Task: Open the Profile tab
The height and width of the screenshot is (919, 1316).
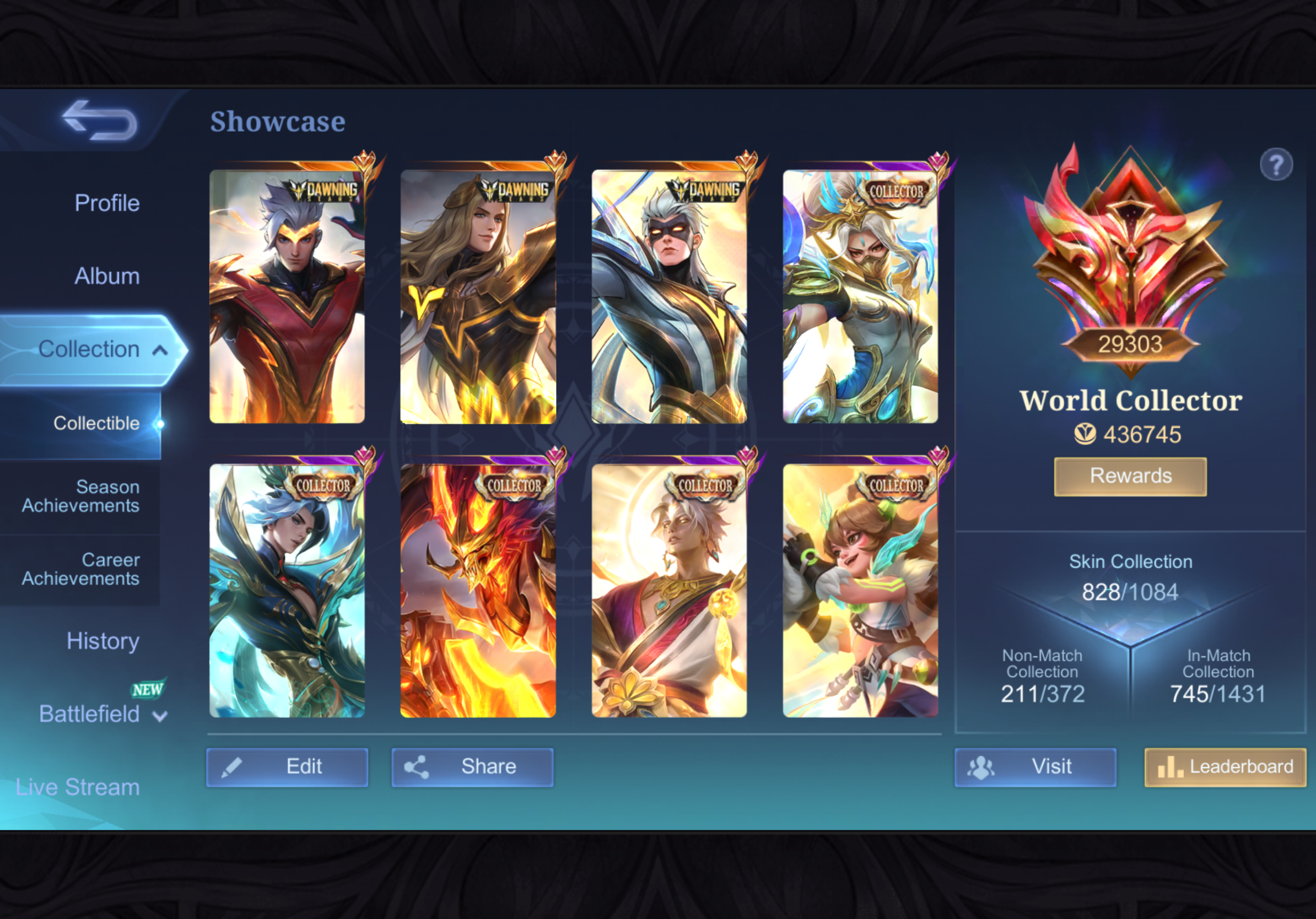Action: (106, 203)
